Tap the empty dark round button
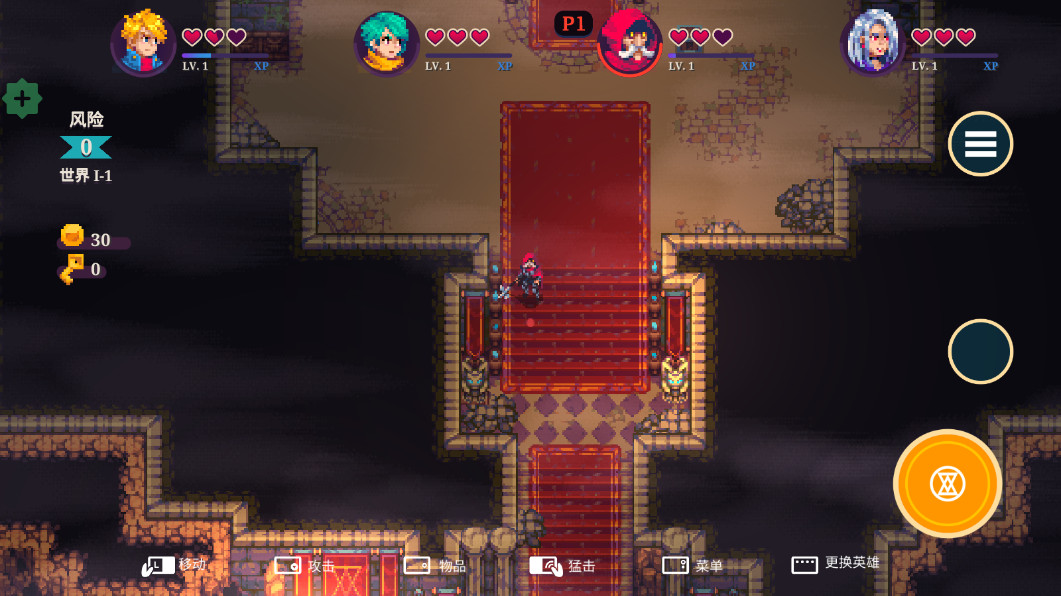This screenshot has width=1061, height=596. pos(980,352)
